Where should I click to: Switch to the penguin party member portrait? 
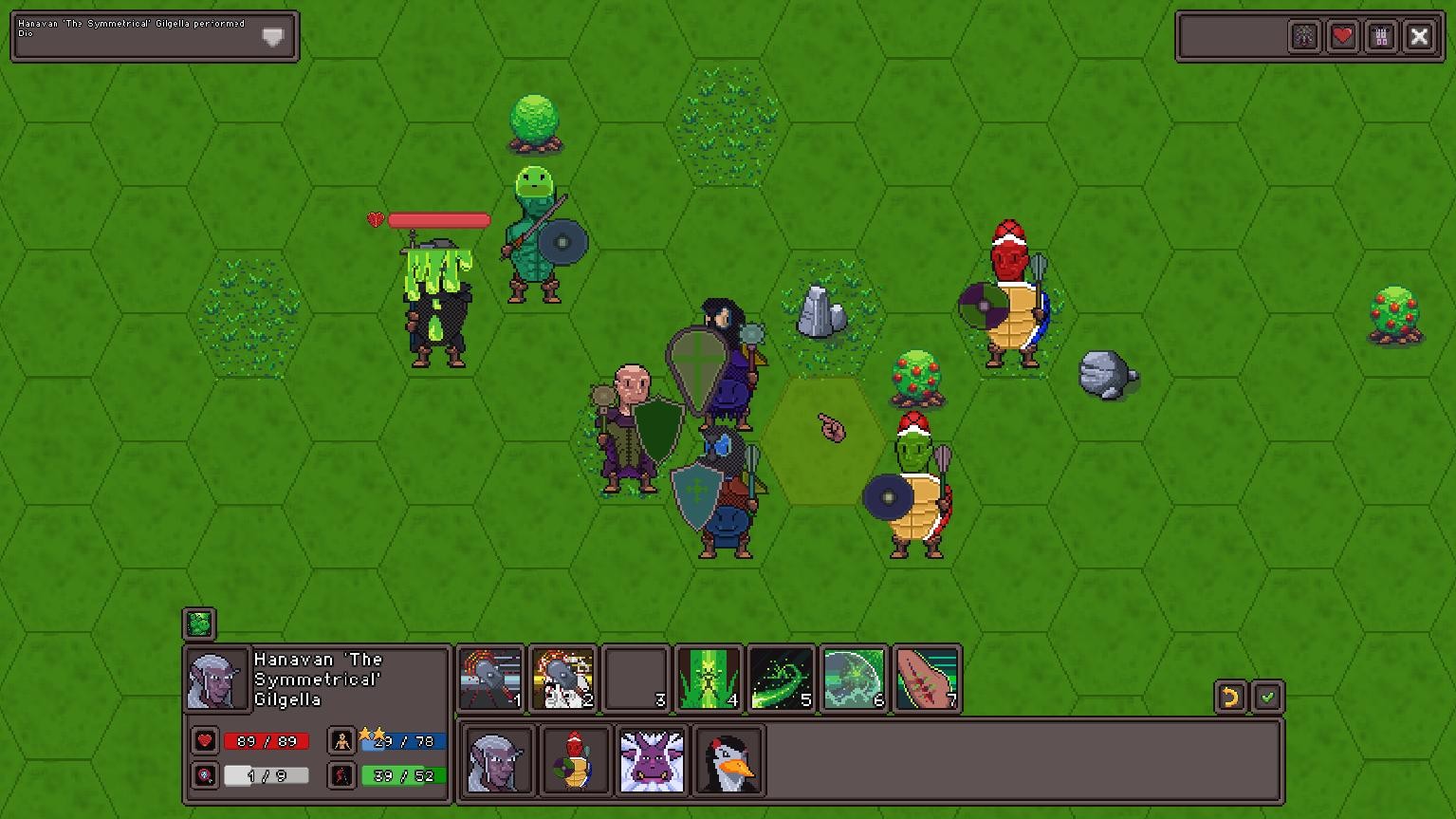[727, 760]
